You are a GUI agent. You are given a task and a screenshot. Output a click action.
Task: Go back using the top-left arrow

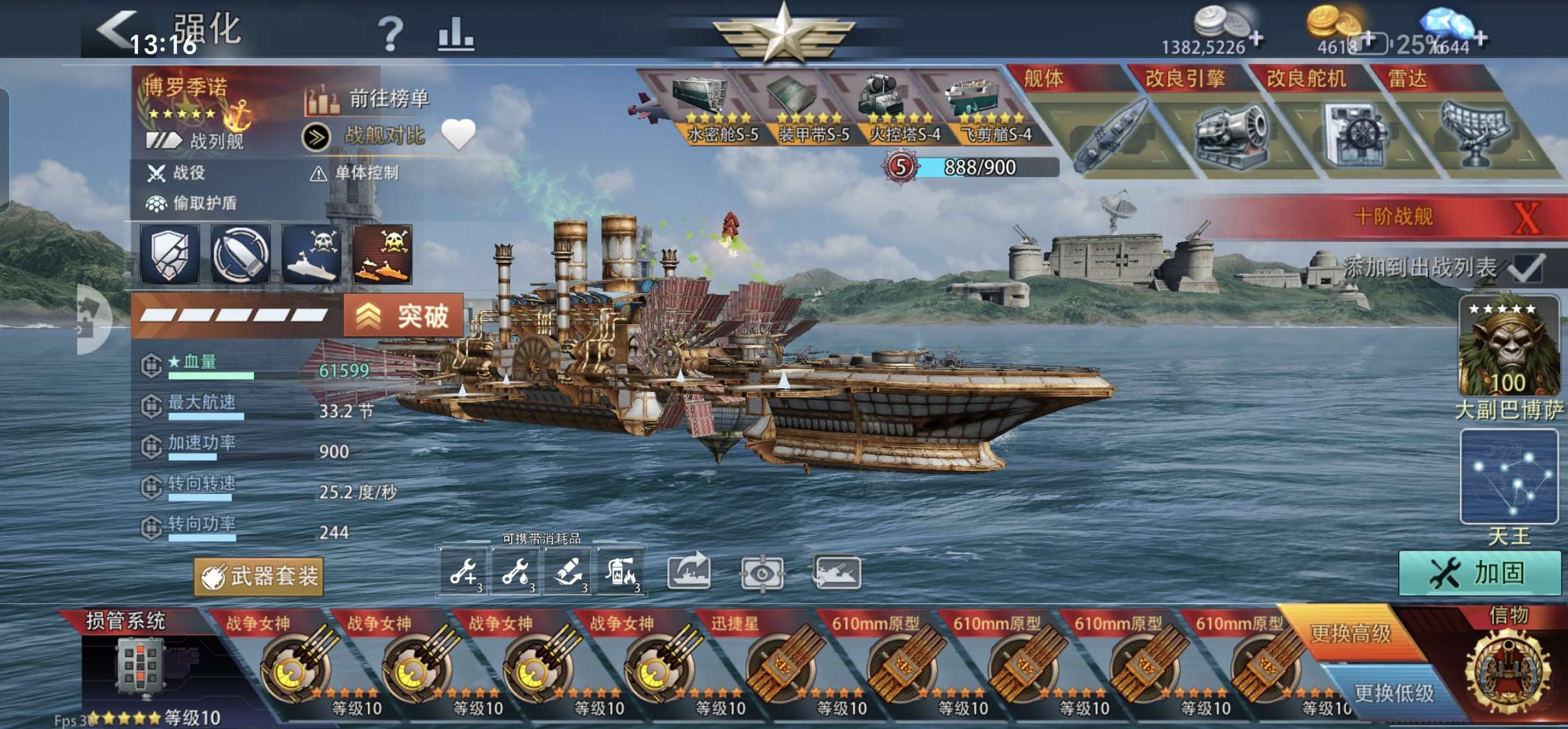(x=115, y=30)
